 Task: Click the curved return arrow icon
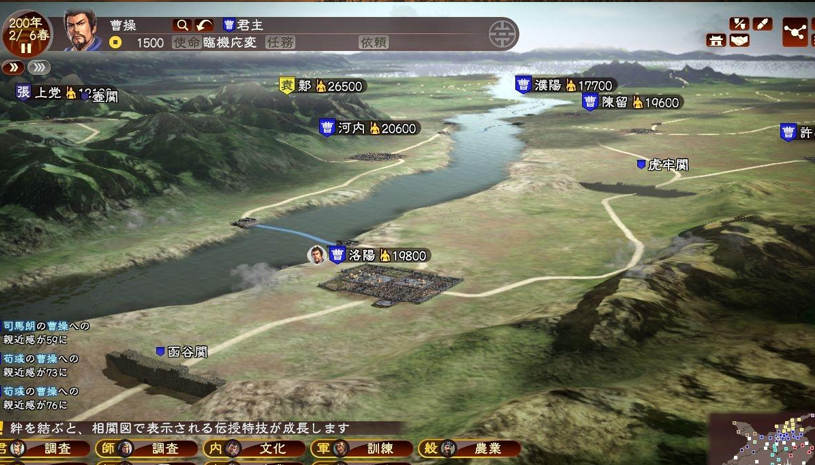coord(204,24)
